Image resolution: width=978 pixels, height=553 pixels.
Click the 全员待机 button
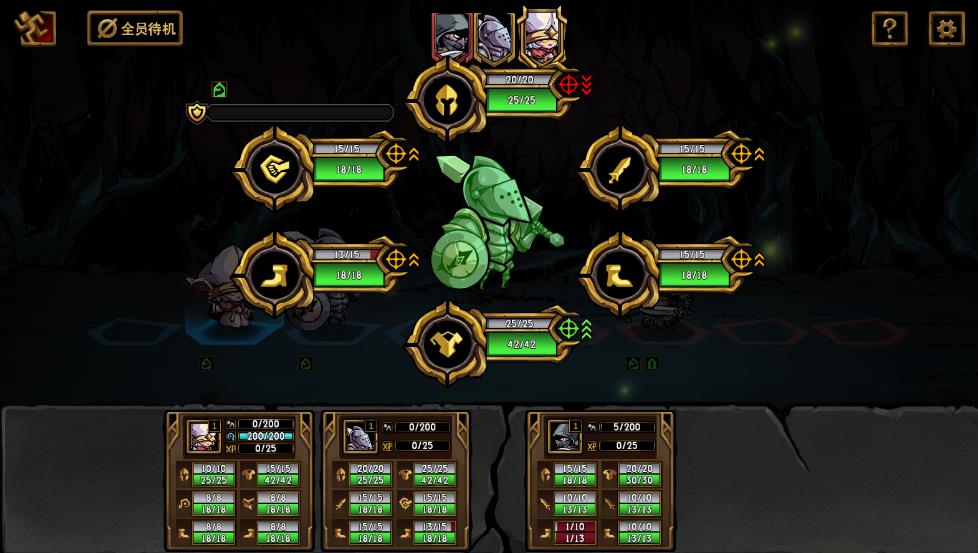coord(135,28)
